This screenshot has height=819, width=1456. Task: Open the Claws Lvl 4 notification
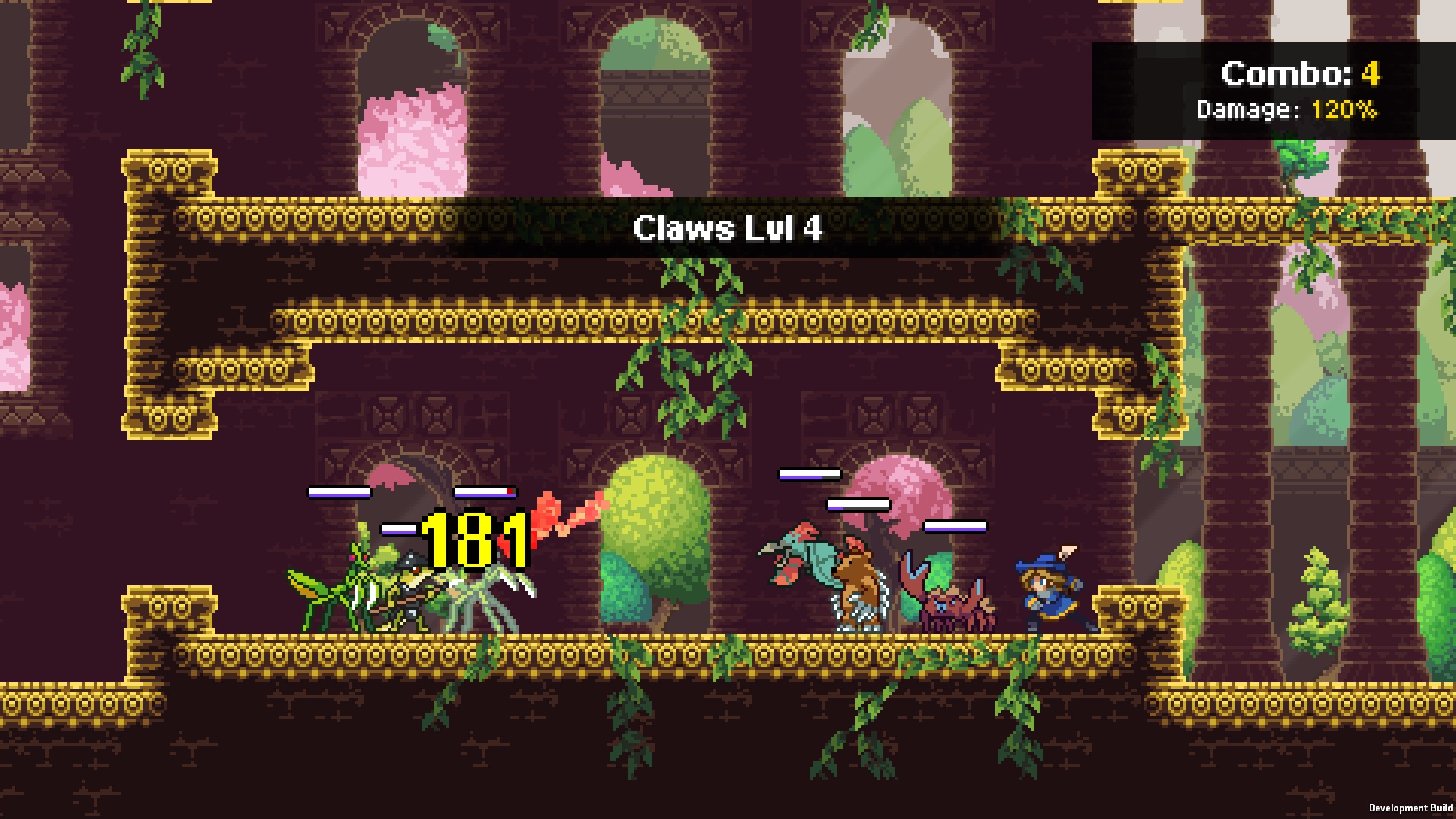click(x=728, y=229)
